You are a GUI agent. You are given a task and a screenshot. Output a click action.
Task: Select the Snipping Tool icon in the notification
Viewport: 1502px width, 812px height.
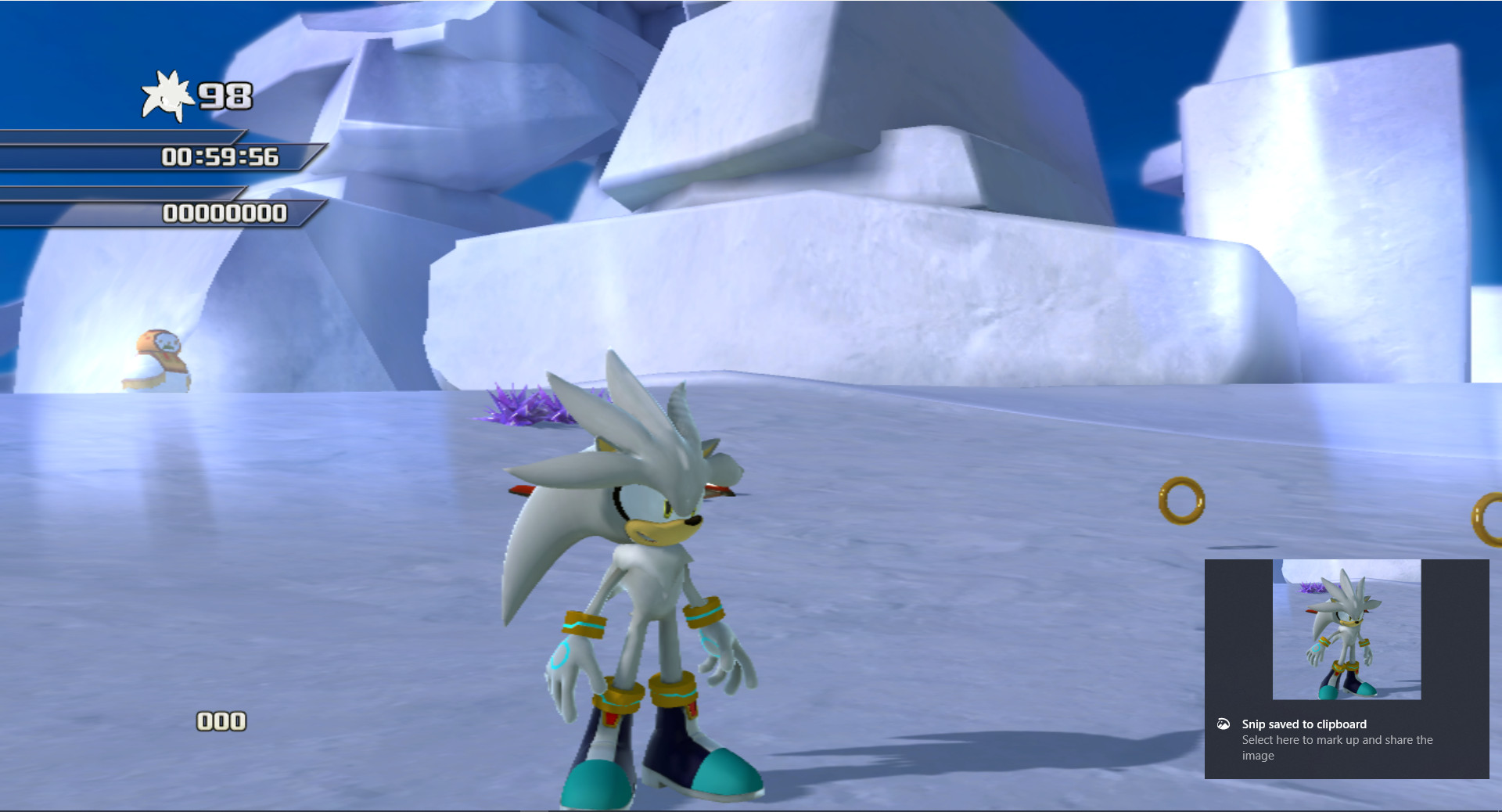tap(1225, 724)
